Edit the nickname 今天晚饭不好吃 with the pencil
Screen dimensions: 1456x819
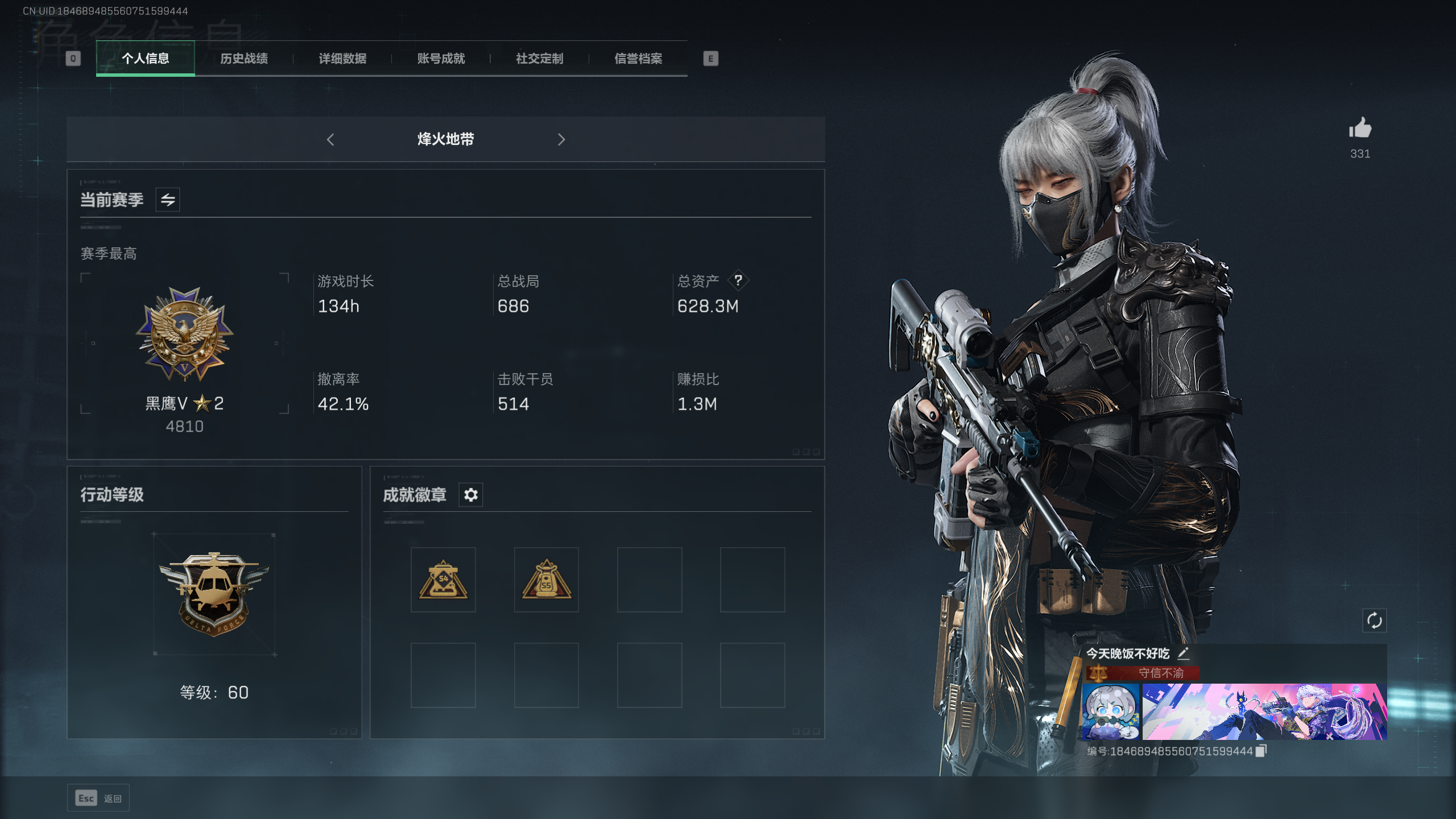[1184, 653]
